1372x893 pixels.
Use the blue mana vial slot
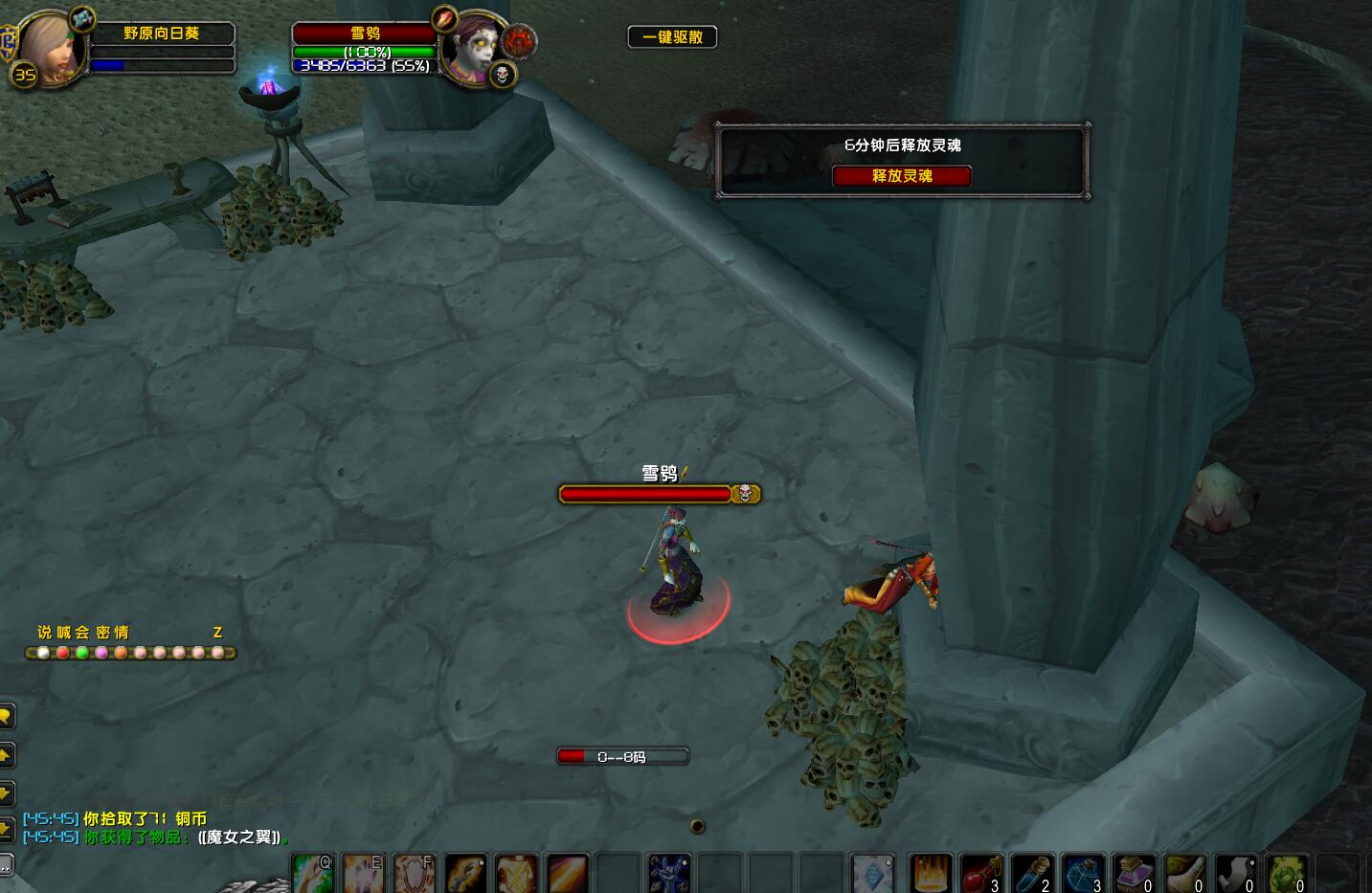pos(1032,875)
